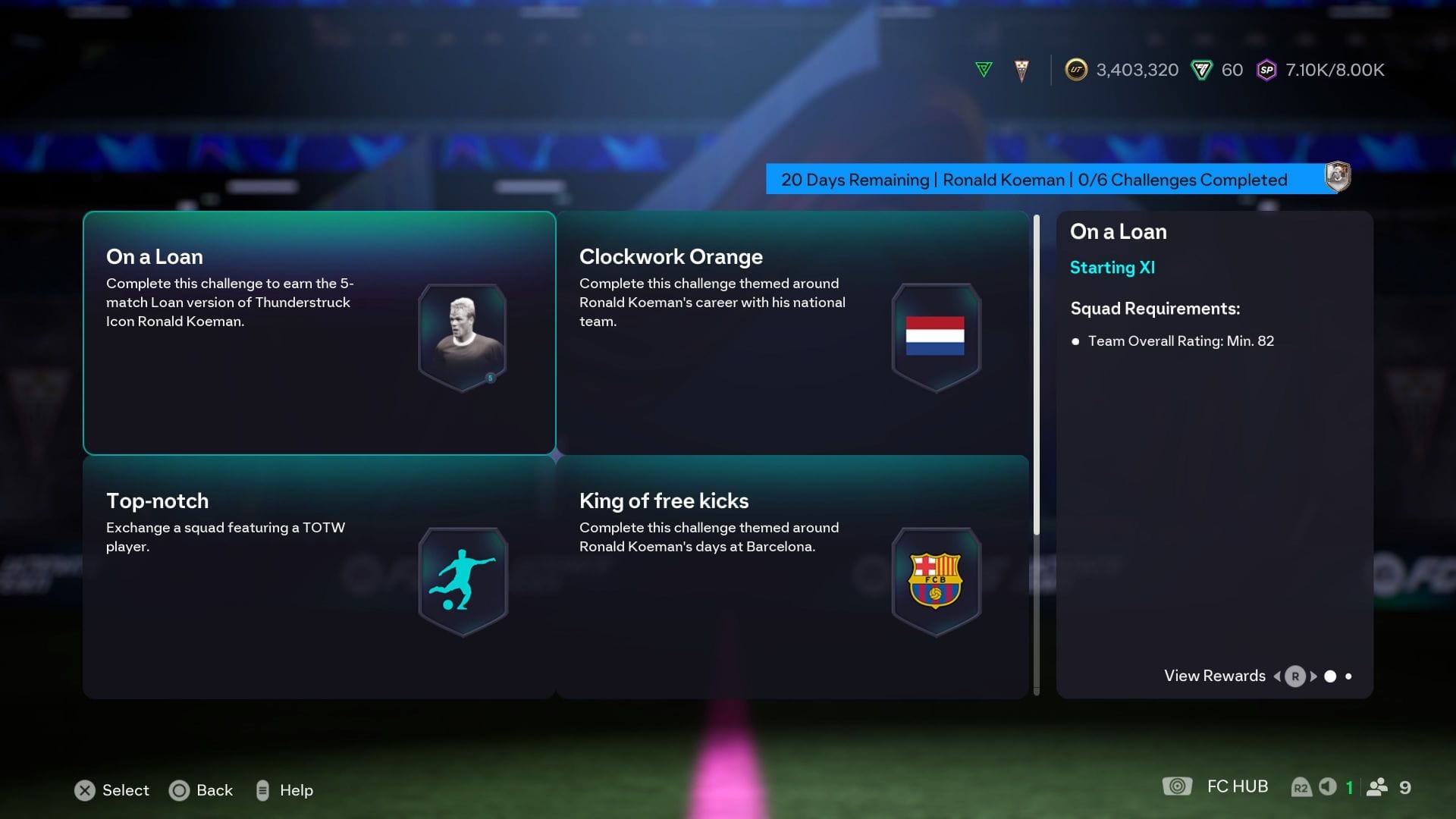Toggle the first rewards page indicator dot
This screenshot has width=1456, height=819.
click(x=1330, y=676)
